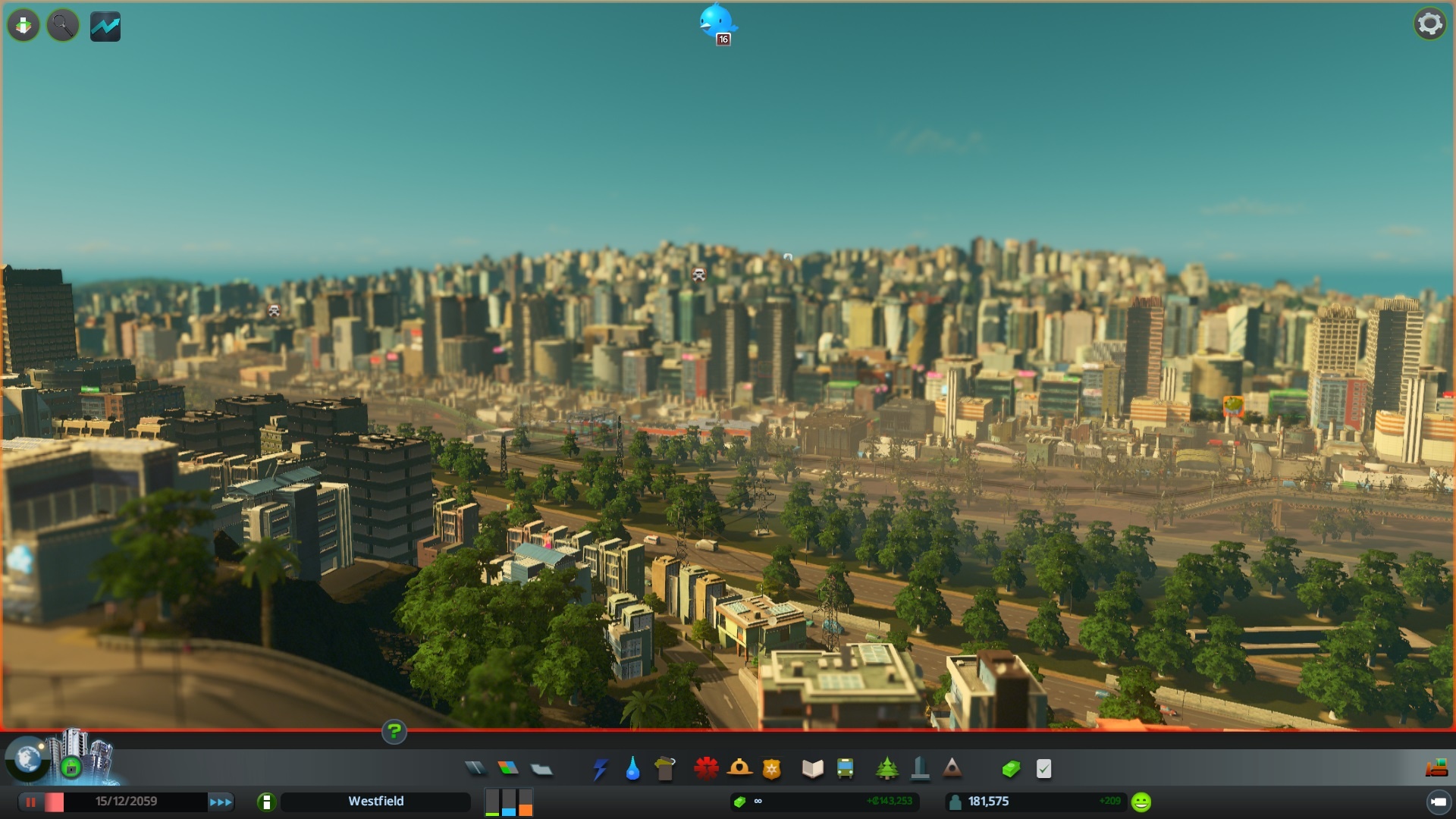This screenshot has width=1456, height=819.
Task: Open the Chirper bird notifications
Action: (x=717, y=23)
